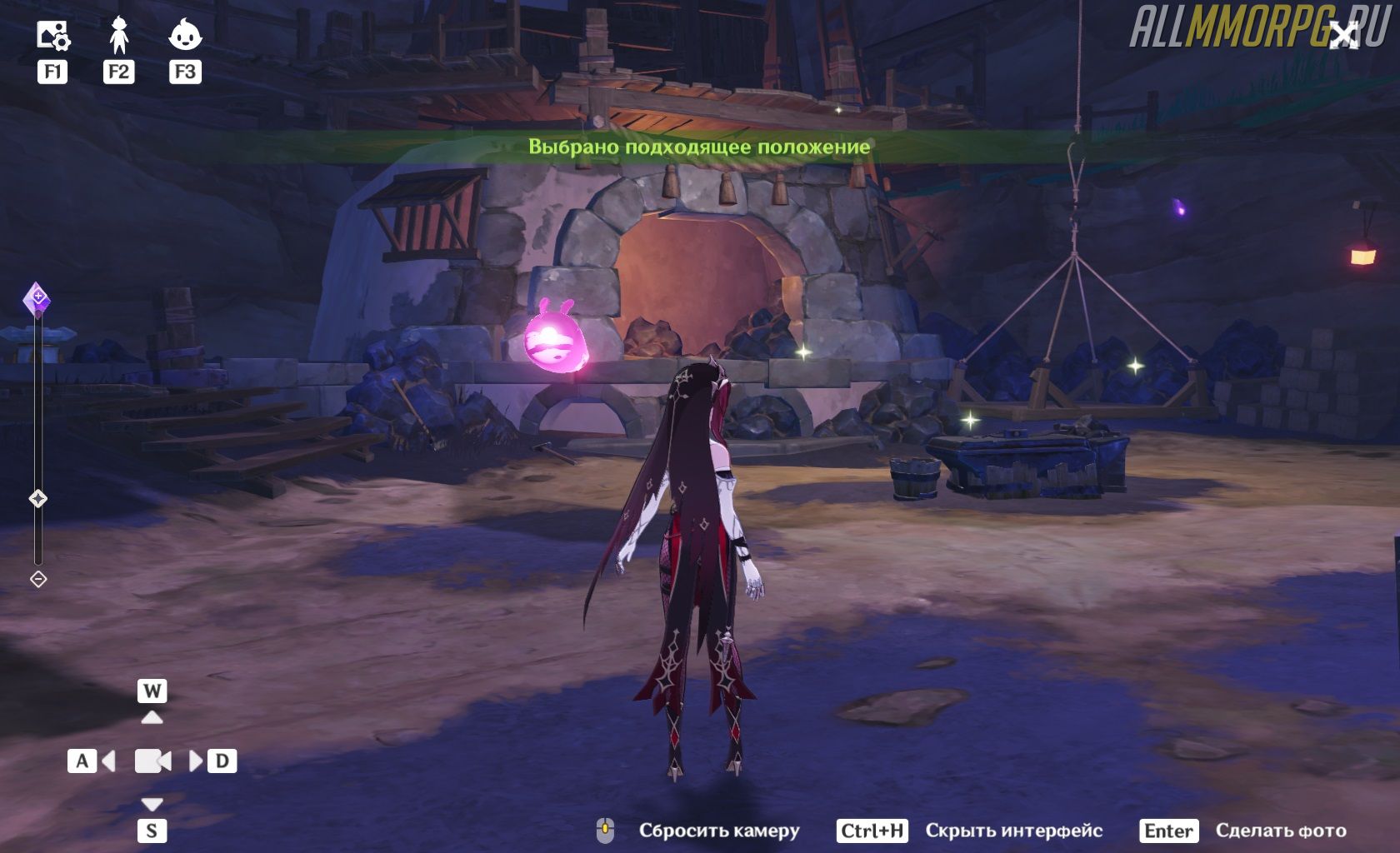The width and height of the screenshot is (1400, 853).
Task: Move camera down with the down arrow
Action: pyautogui.click(x=152, y=804)
